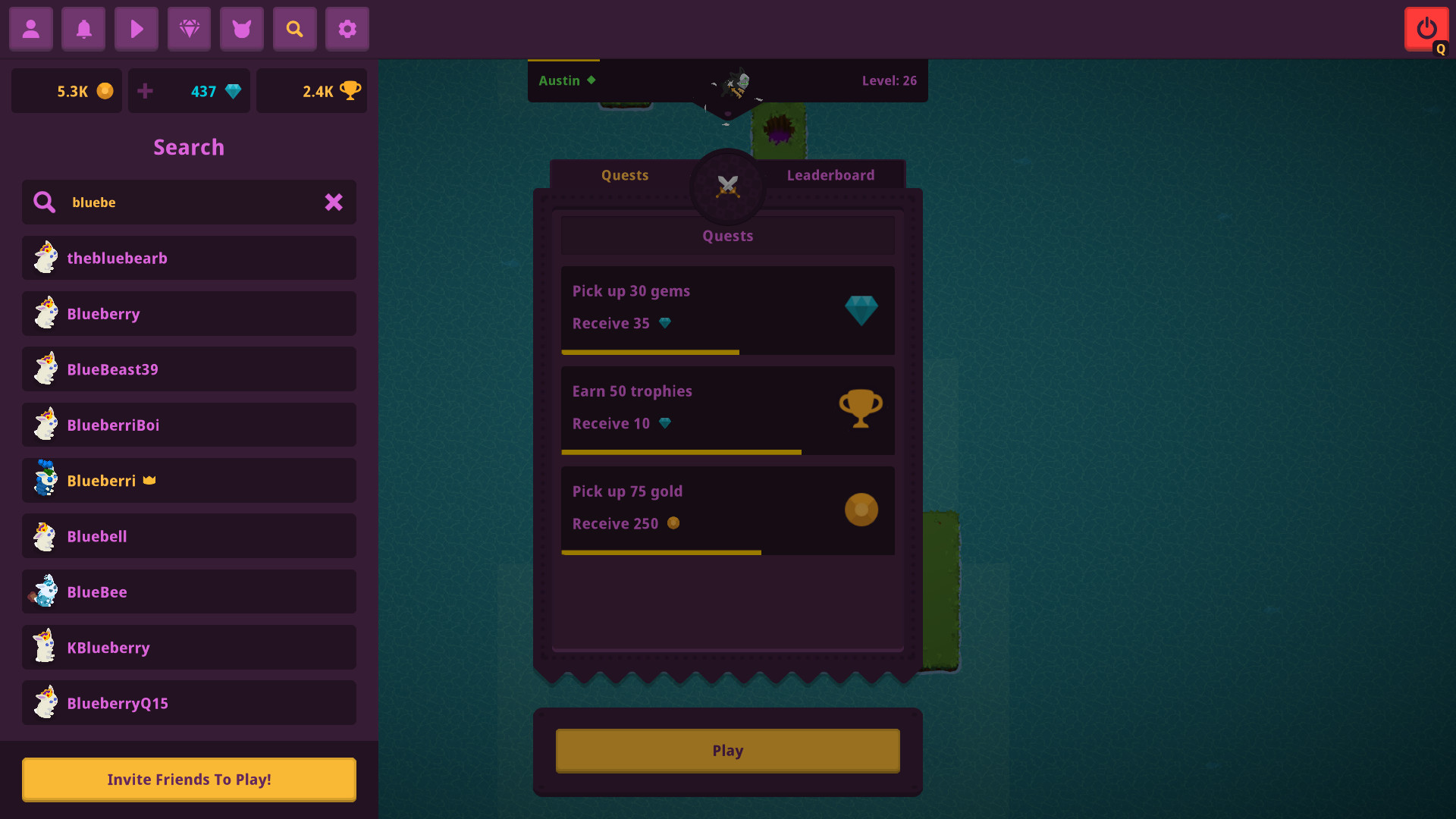This screenshot has width=1456, height=819.
Task: Open the settings gear icon
Action: [x=347, y=29]
